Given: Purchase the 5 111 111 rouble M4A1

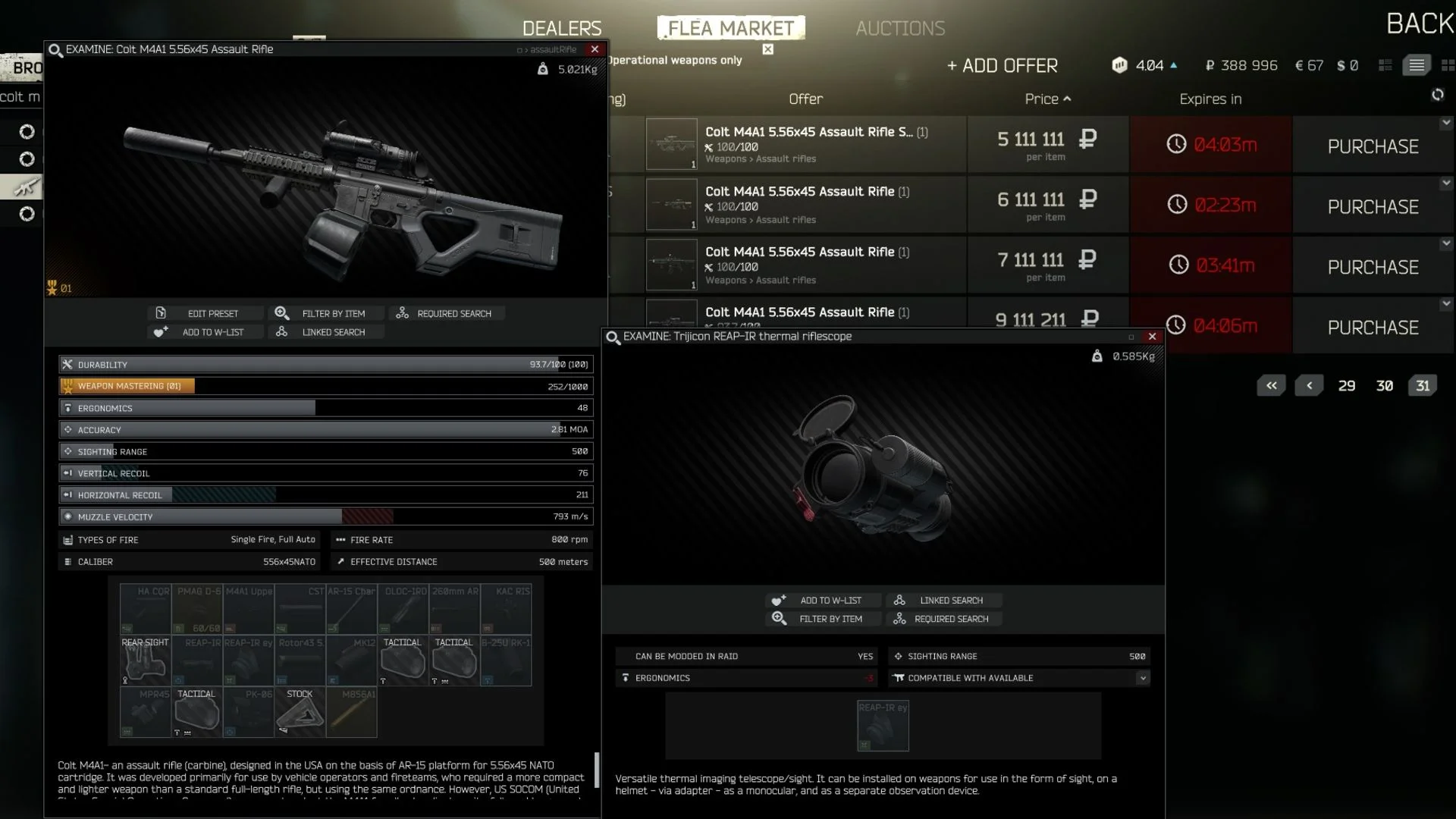Looking at the screenshot, I should pos(1373,146).
